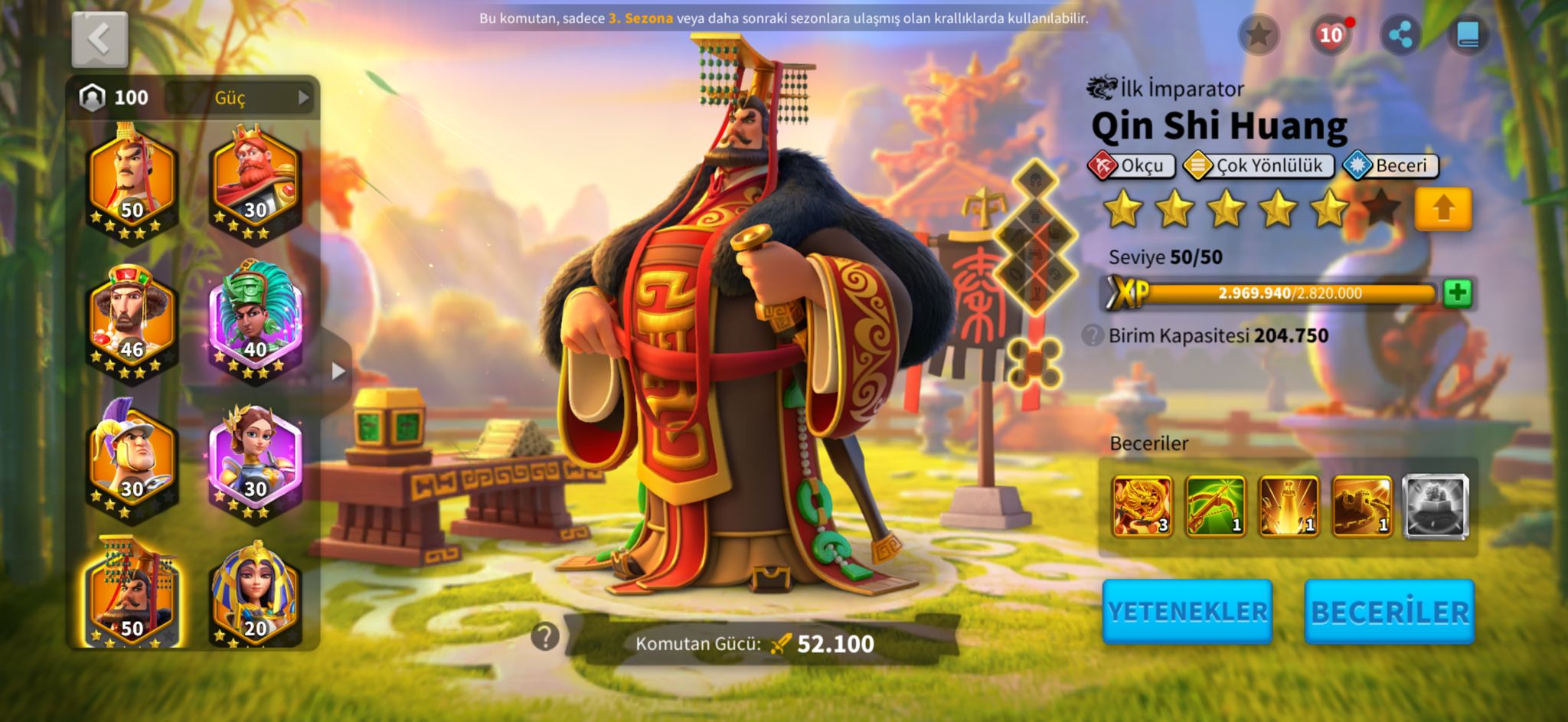Click the orange star upgrade arrow
The image size is (1568, 722).
[x=1443, y=208]
